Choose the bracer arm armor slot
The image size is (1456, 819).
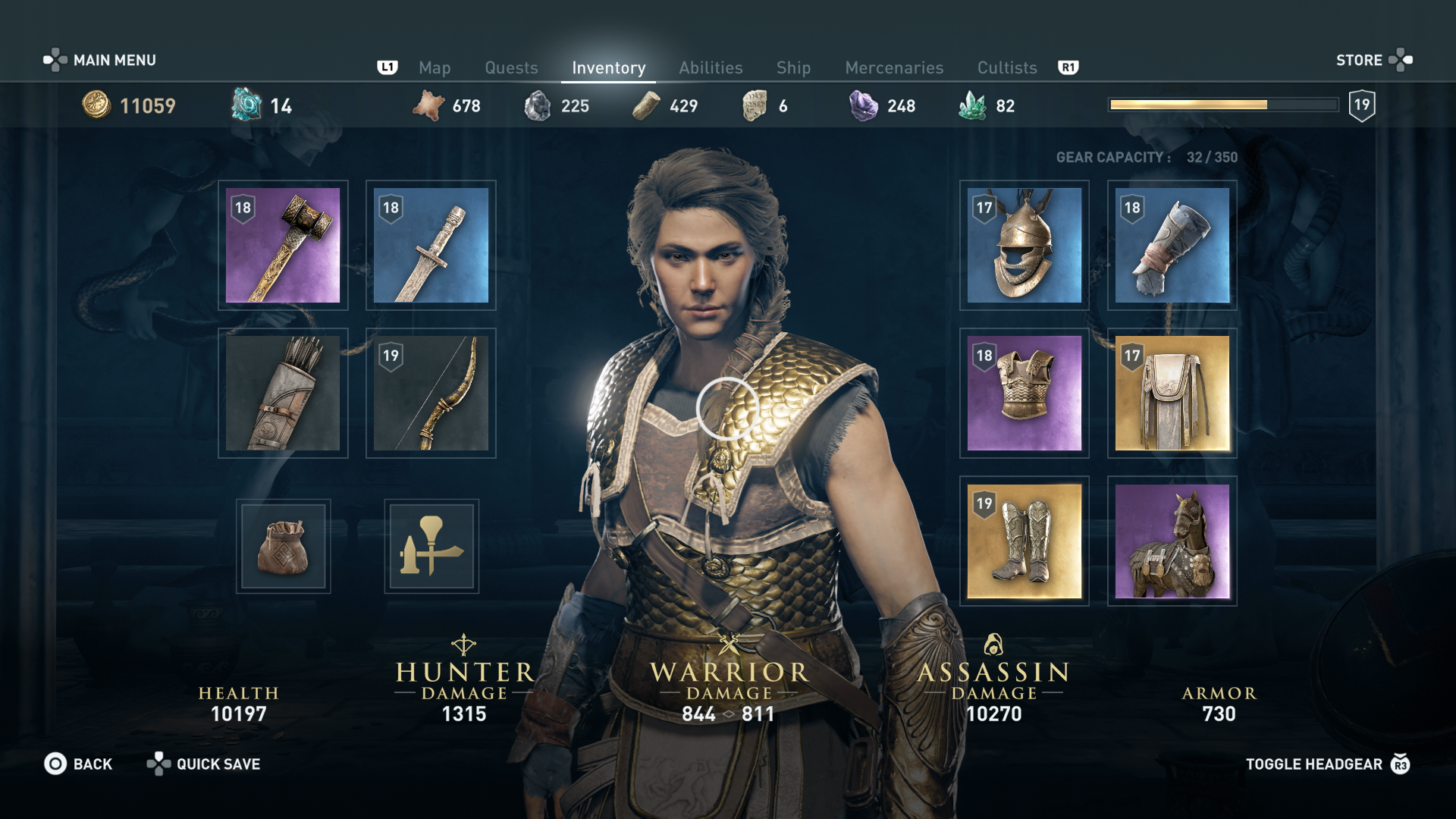[x=1172, y=245]
